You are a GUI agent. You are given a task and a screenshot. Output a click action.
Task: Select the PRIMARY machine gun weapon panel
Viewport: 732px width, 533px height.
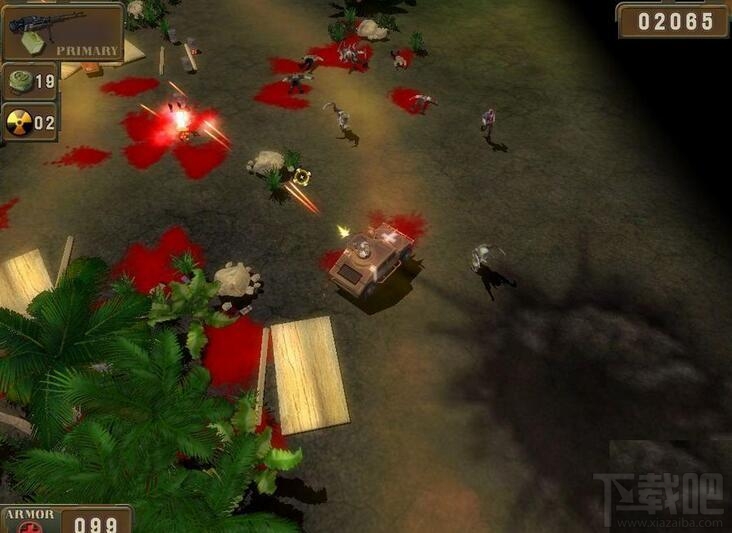62,32
